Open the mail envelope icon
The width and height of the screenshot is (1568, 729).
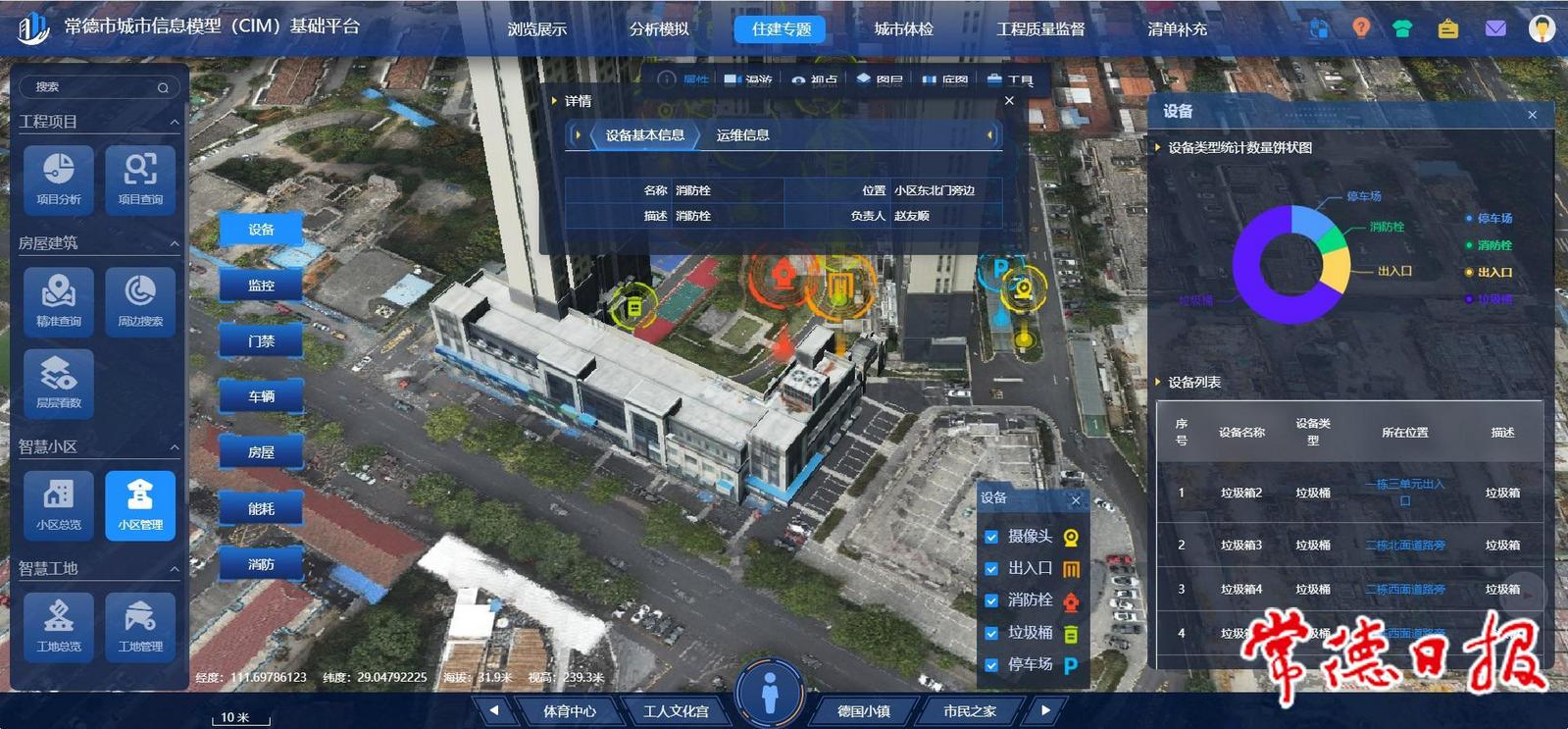(1494, 28)
